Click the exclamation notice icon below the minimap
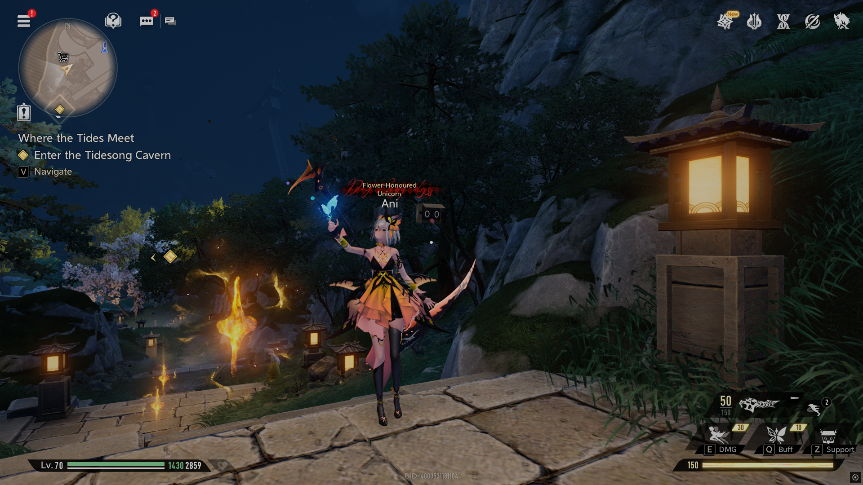 [x=25, y=113]
